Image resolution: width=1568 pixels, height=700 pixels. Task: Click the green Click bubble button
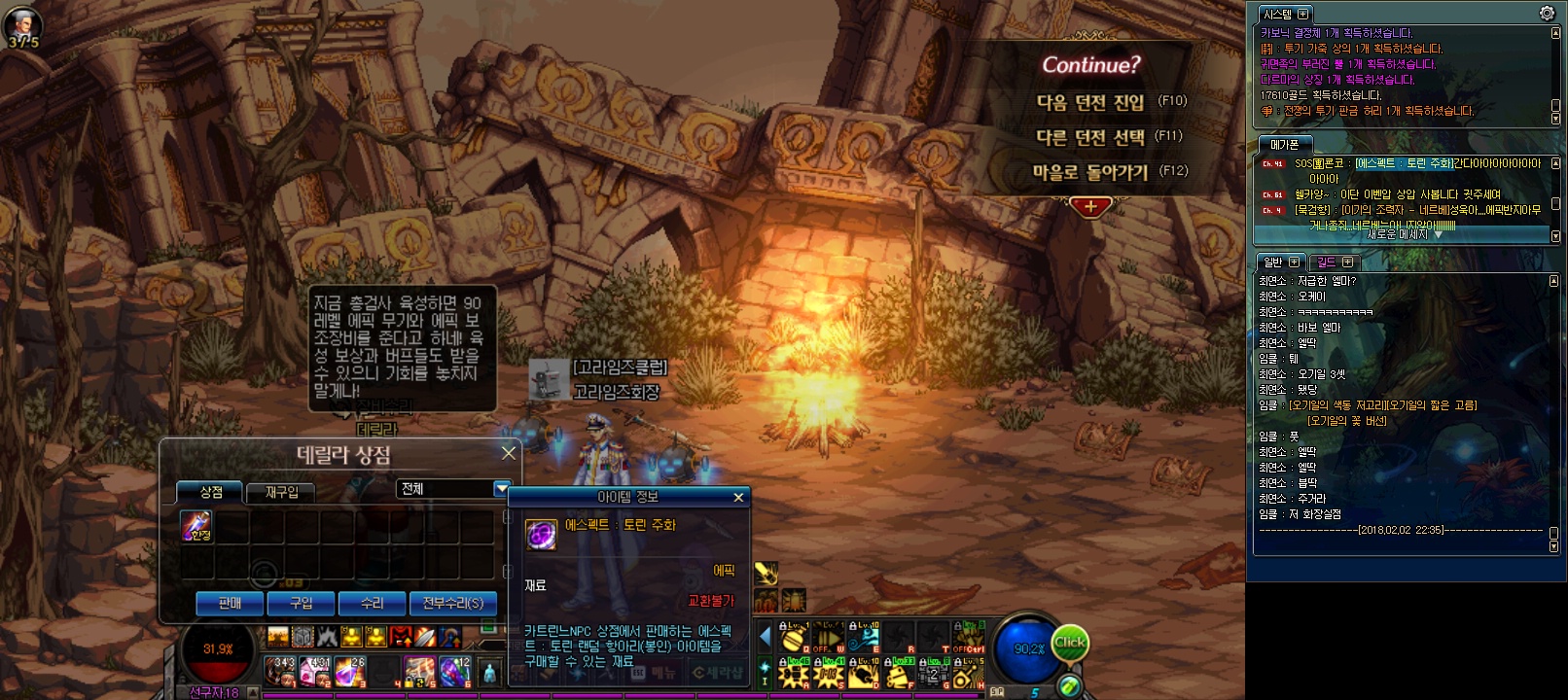tap(1069, 642)
